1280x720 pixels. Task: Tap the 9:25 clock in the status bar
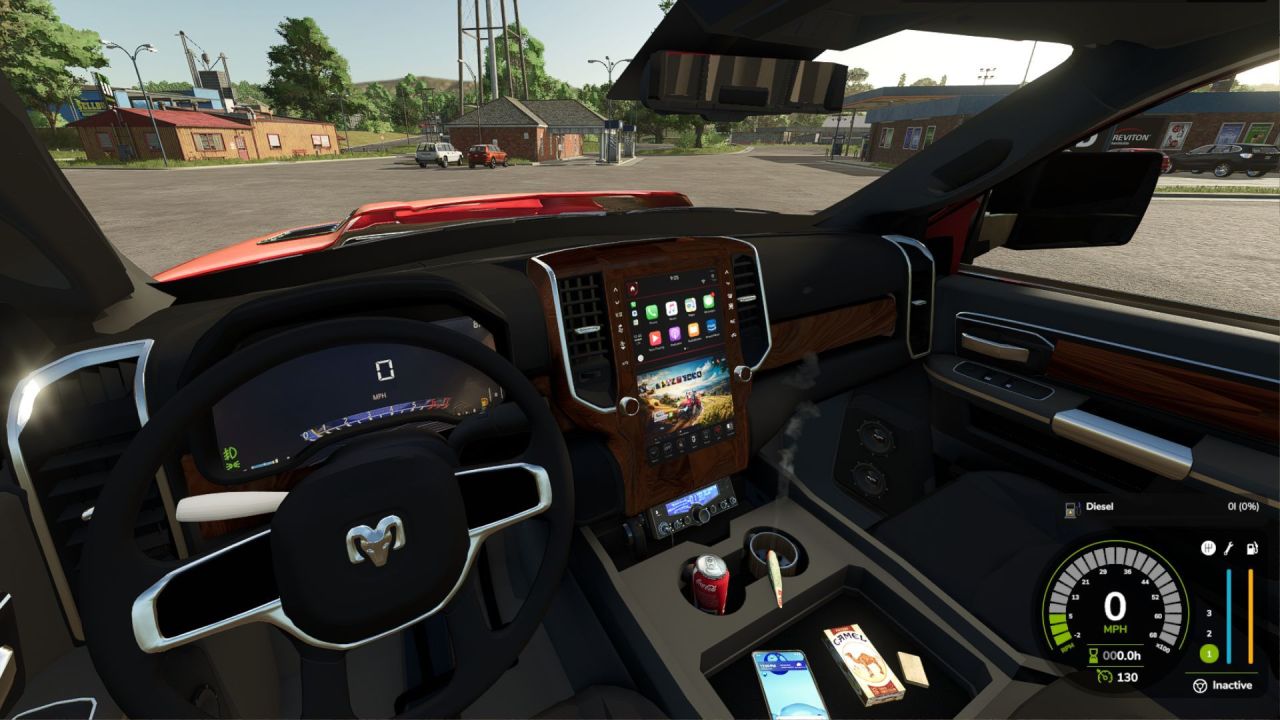point(673,277)
